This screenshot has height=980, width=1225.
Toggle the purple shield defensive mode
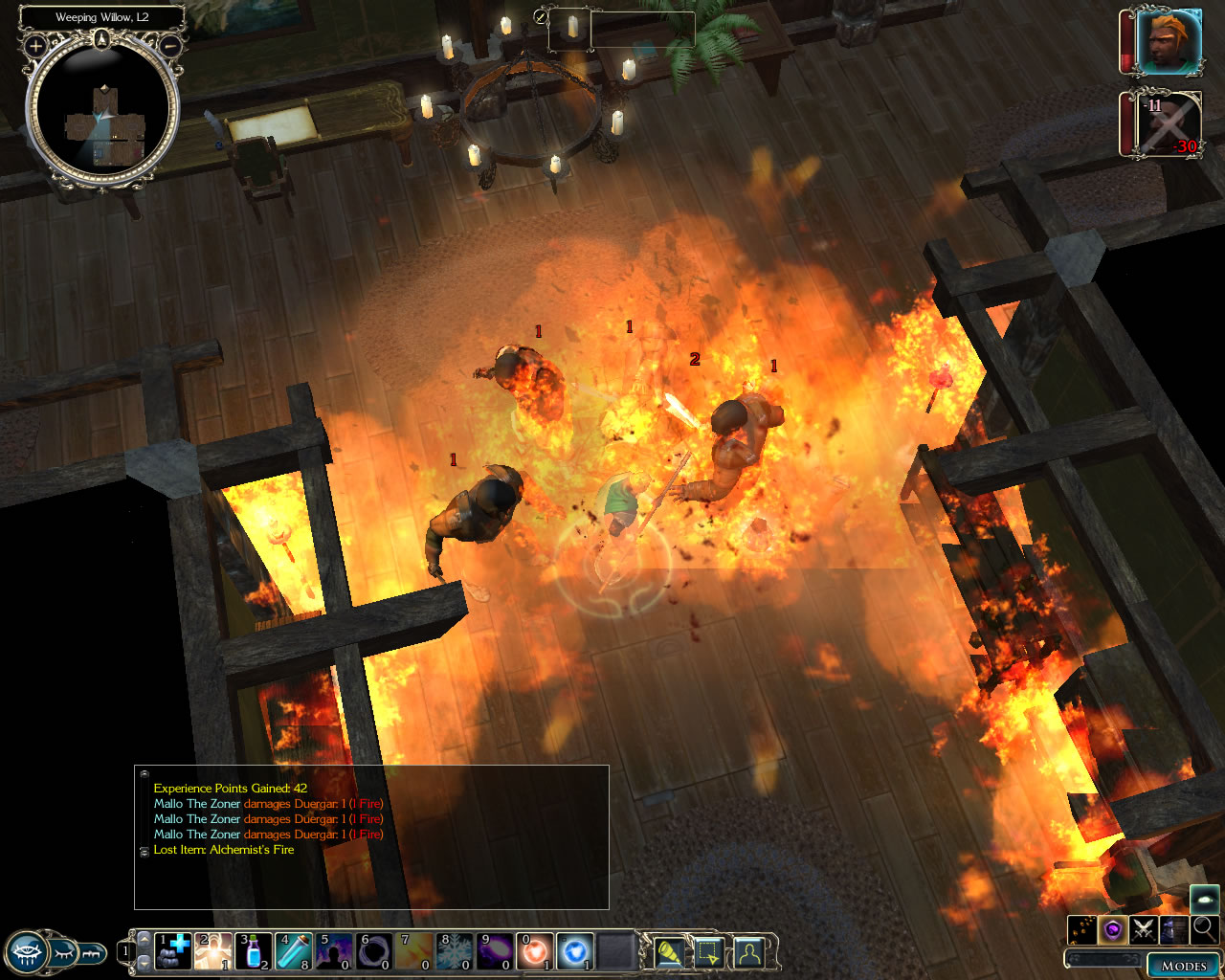pos(1113,928)
